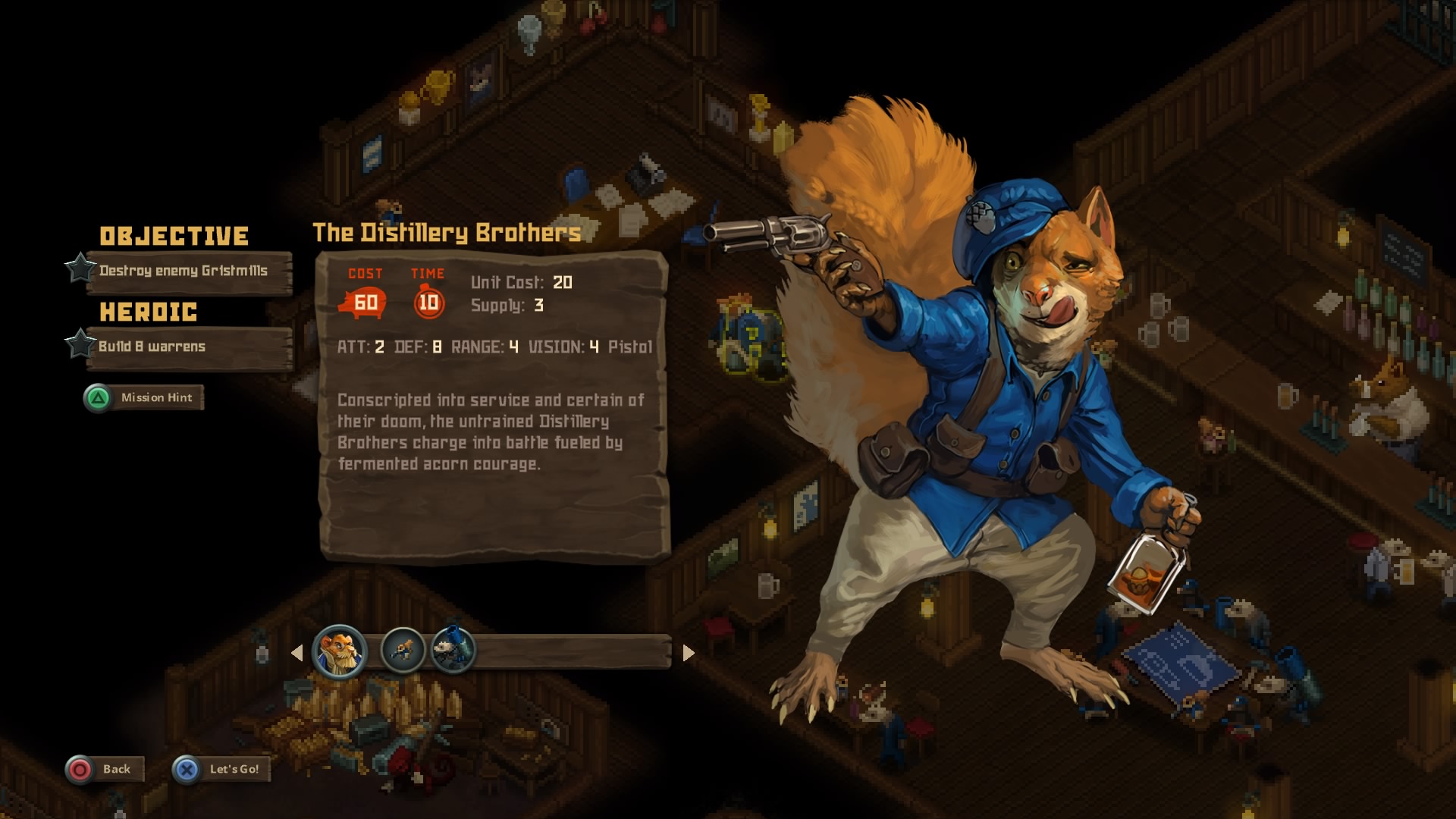Image resolution: width=1456 pixels, height=819 pixels.
Task: Open the HEROIC section
Action: tap(149, 311)
